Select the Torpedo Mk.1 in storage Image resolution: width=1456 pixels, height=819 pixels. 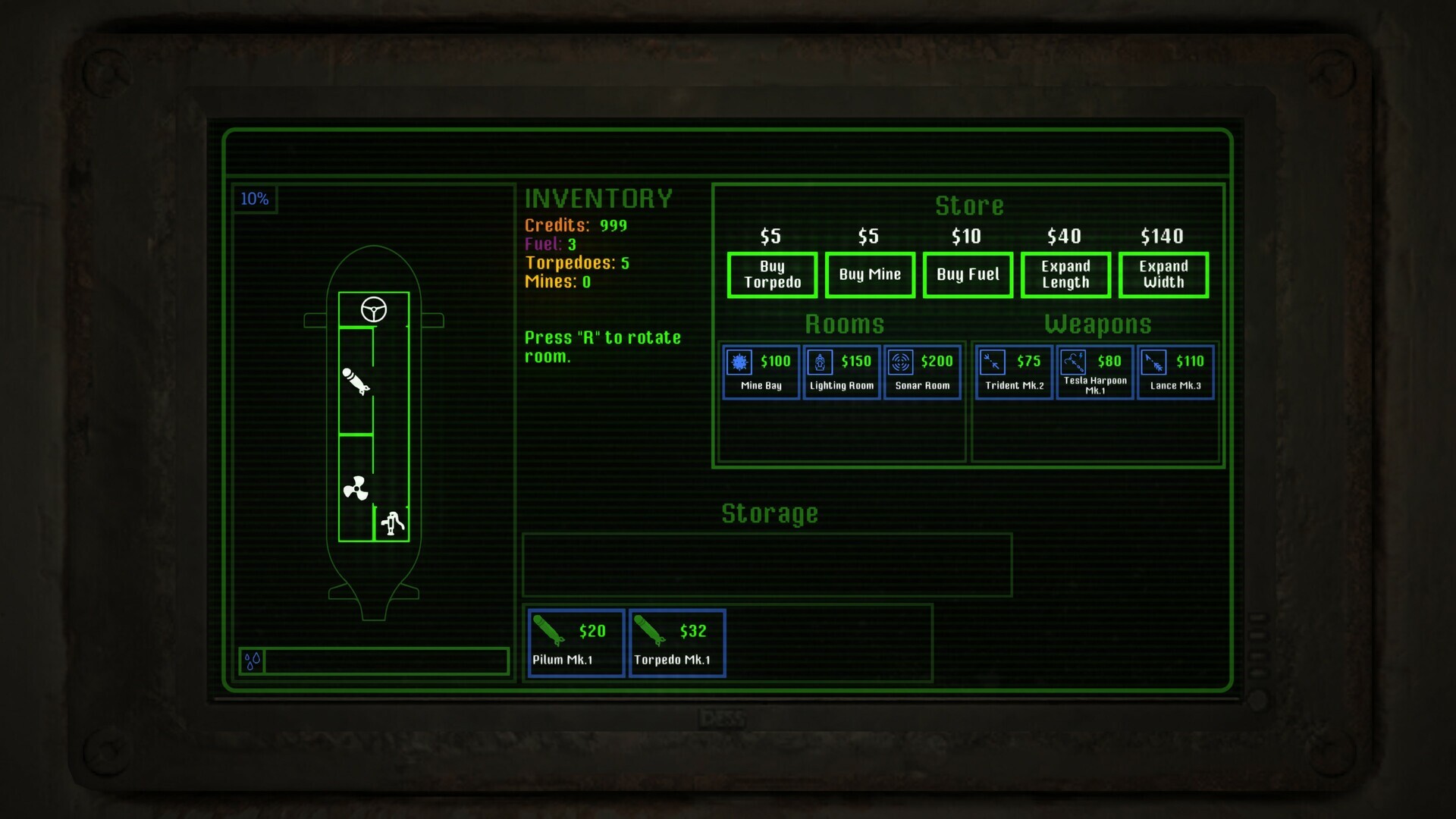[676, 643]
